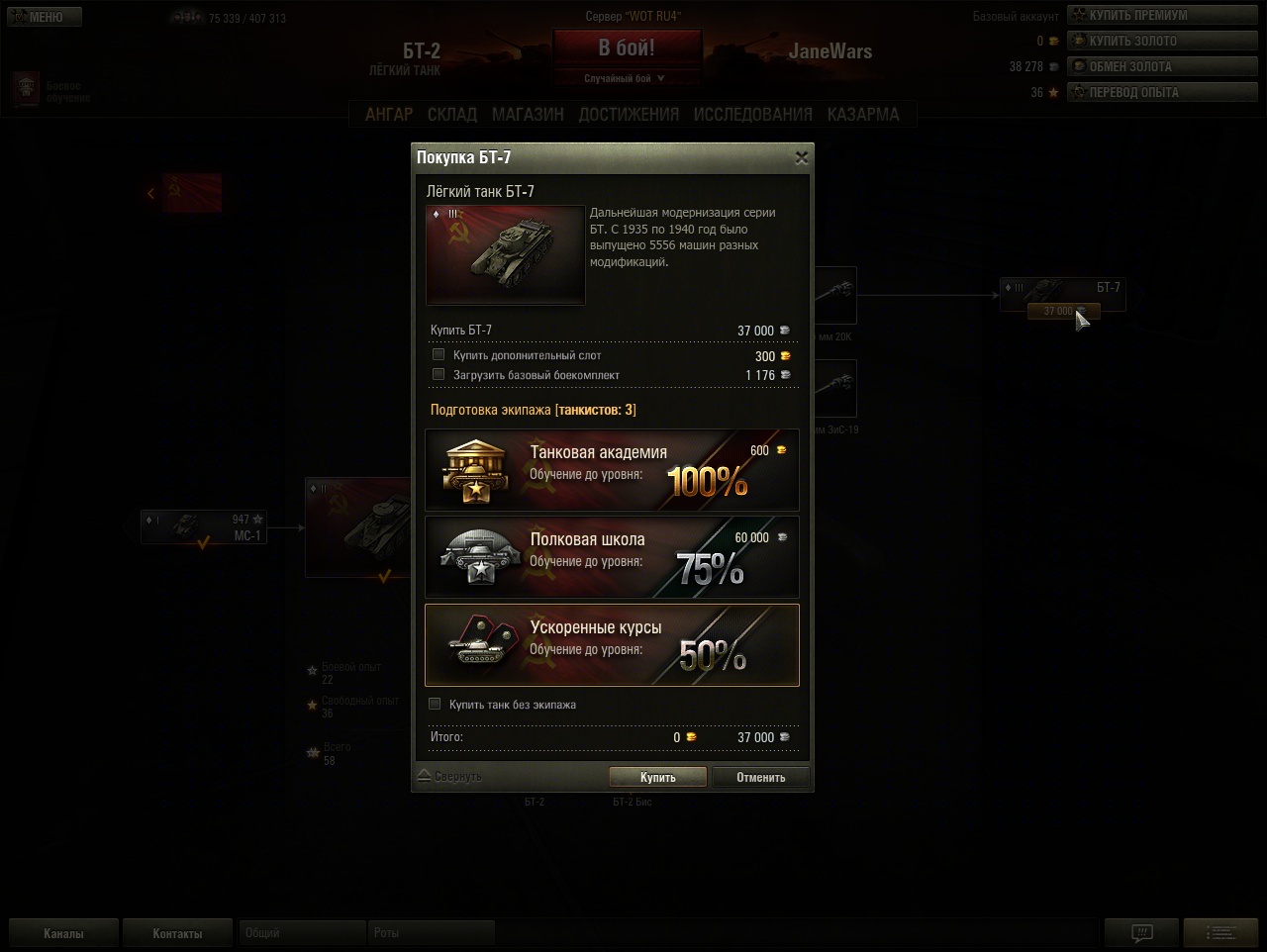Open the Случайный бой battle type dropdown
The width and height of the screenshot is (1267, 952).
[627, 78]
